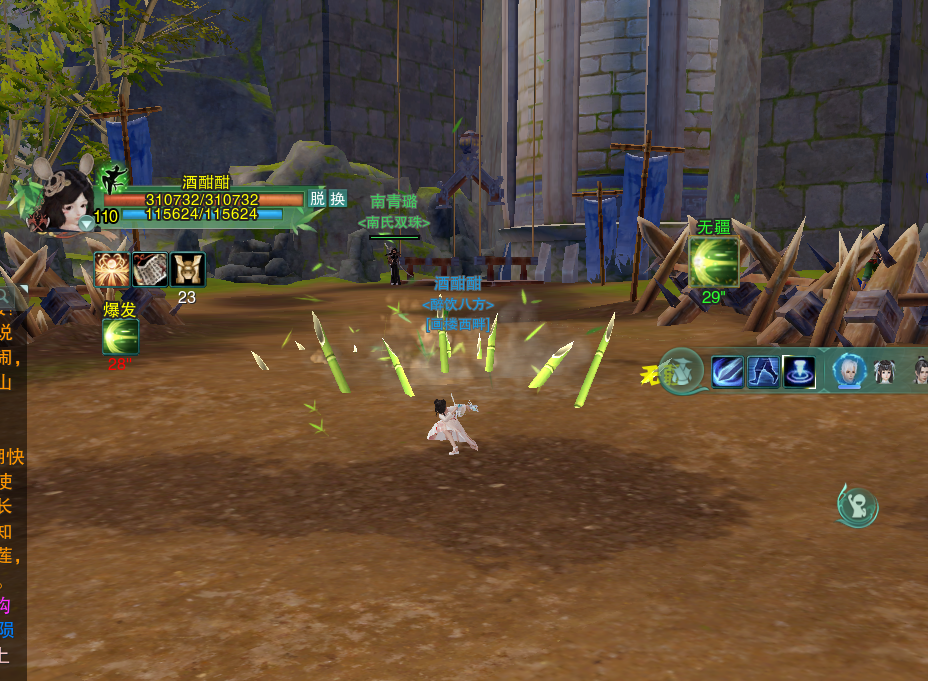Screen dimensions: 928x681
Task: Select the white-haired companion portrait
Action: click(x=849, y=372)
